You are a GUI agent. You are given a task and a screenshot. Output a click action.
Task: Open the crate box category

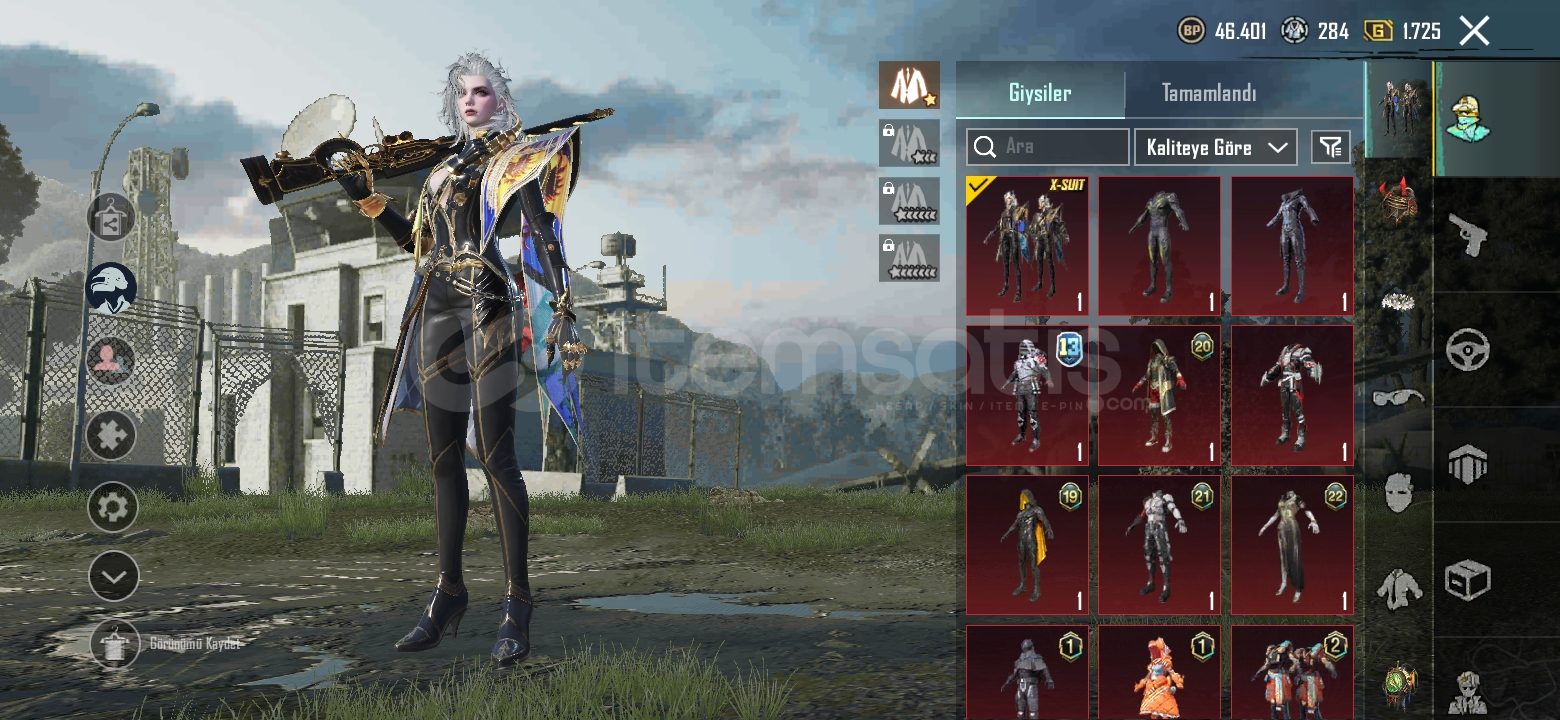click(x=1467, y=579)
